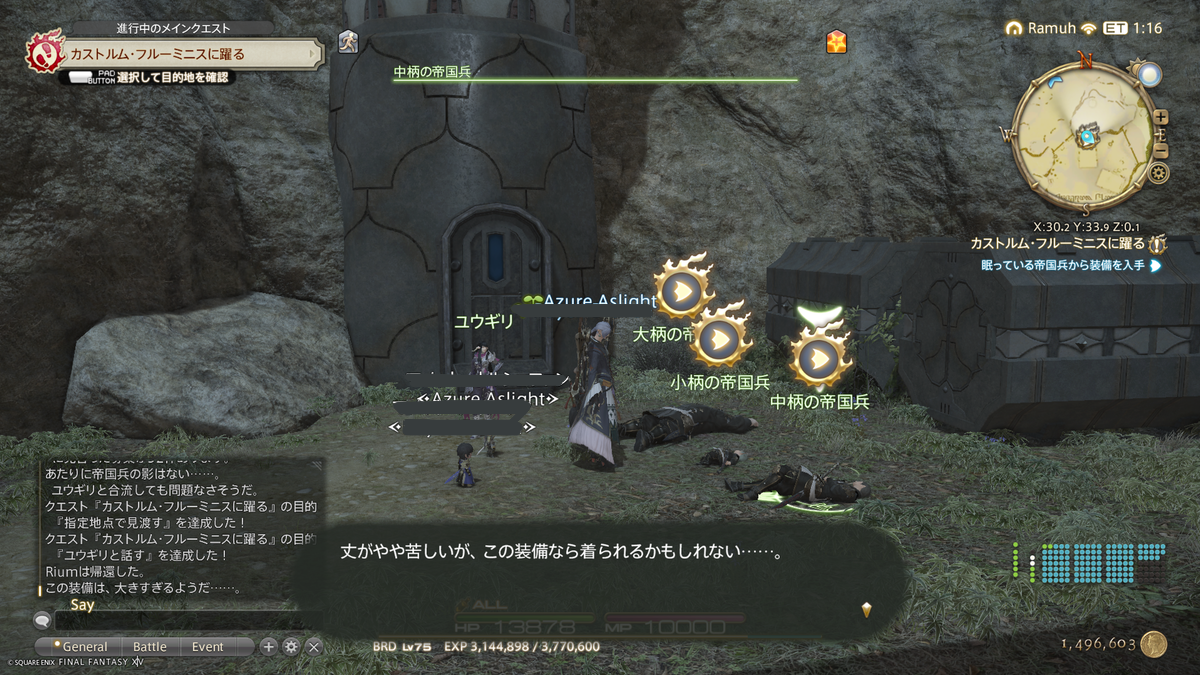Open minimap settings gear

1158,173
